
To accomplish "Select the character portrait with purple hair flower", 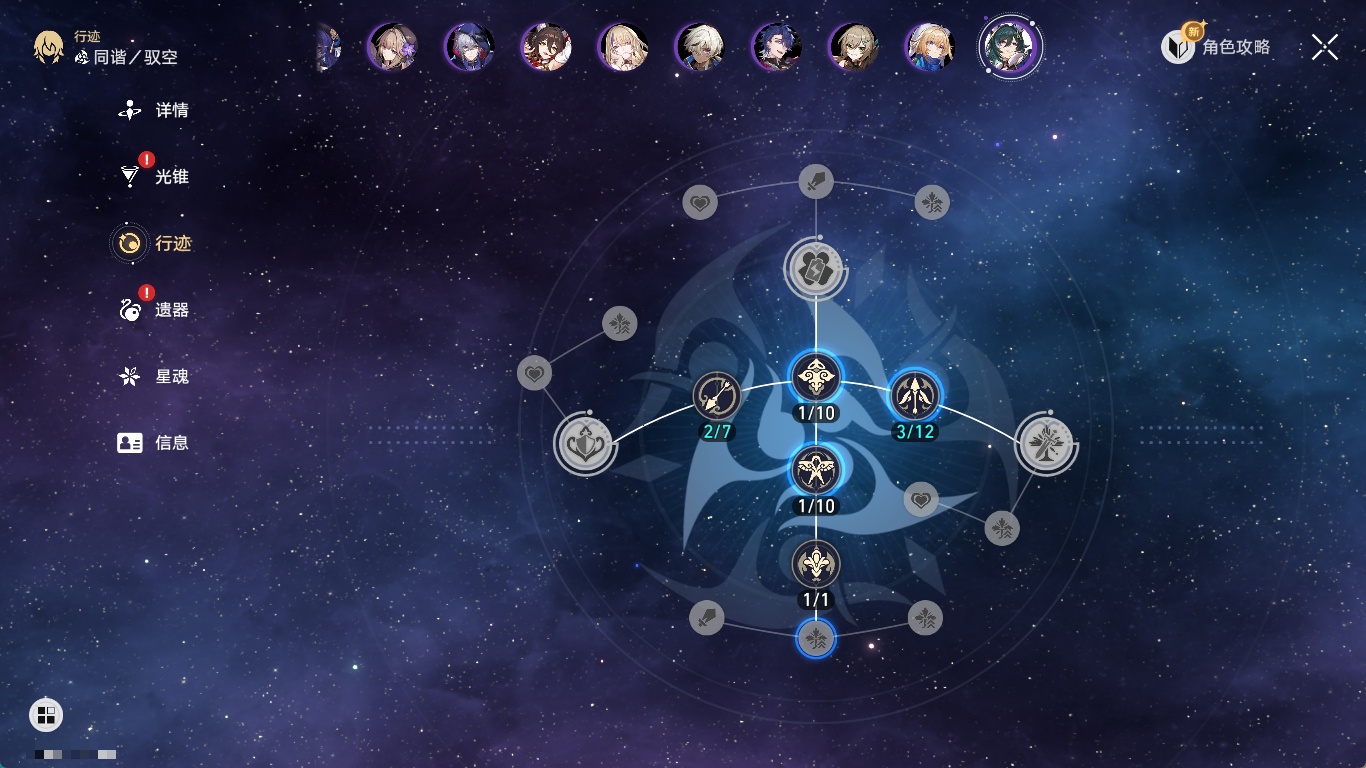I will pos(392,47).
